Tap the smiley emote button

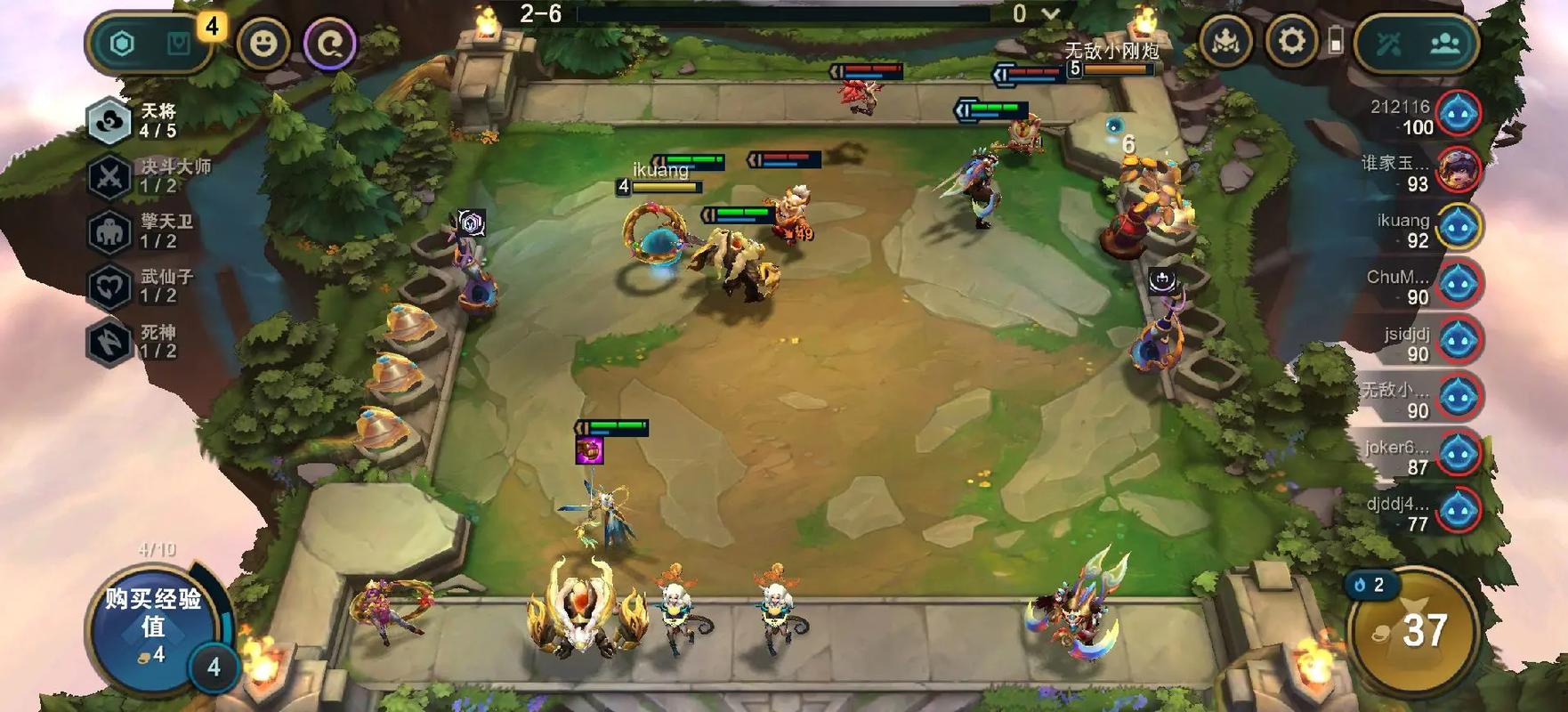point(263,43)
